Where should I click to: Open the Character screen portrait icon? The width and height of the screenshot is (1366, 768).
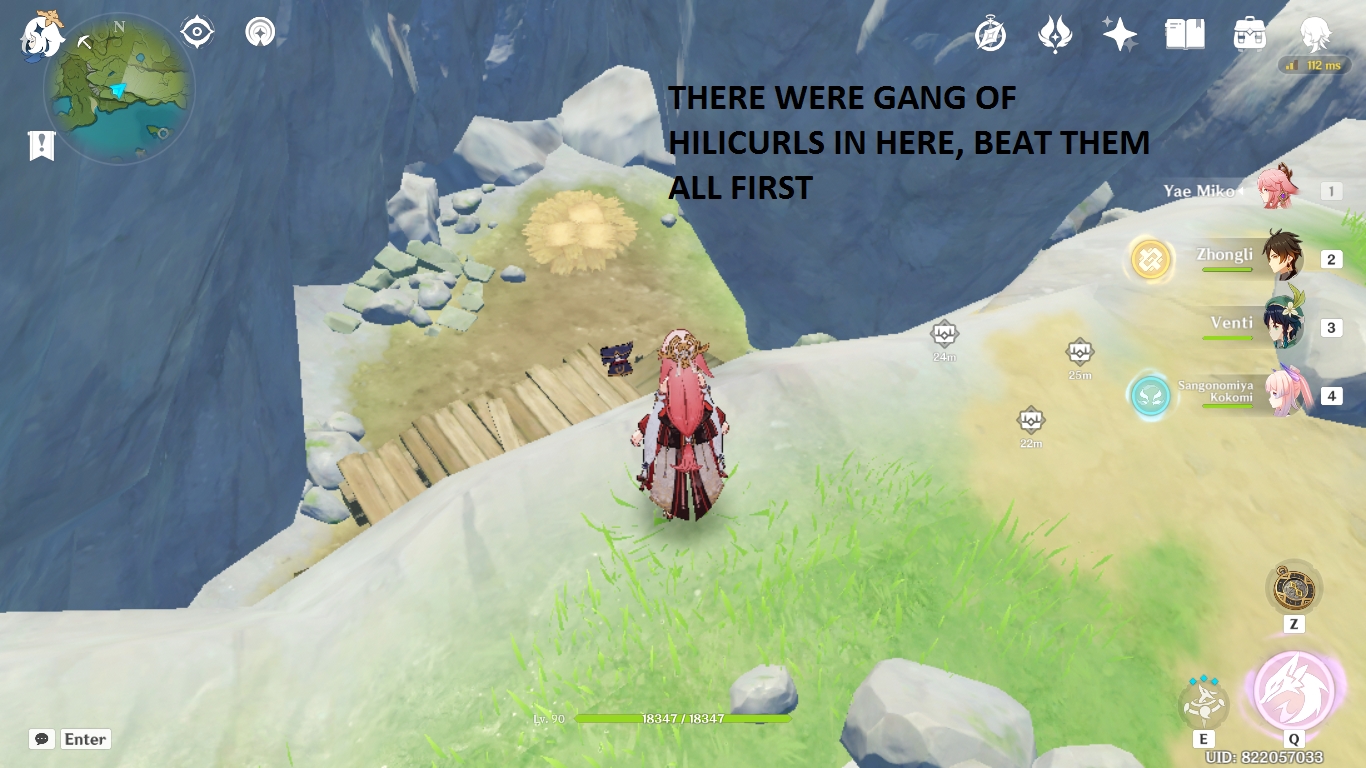pos(1314,33)
